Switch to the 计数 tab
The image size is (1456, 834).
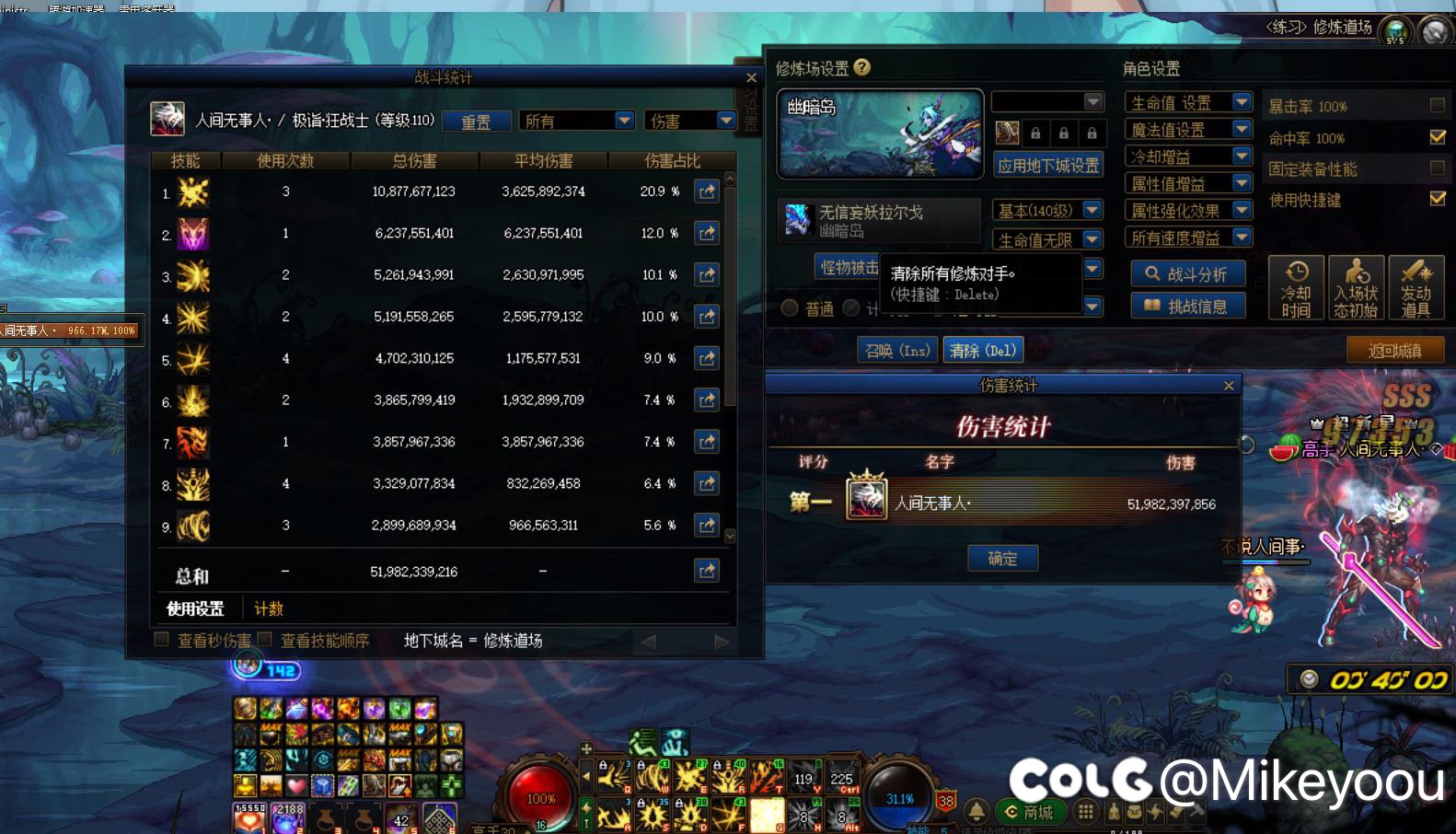point(268,608)
